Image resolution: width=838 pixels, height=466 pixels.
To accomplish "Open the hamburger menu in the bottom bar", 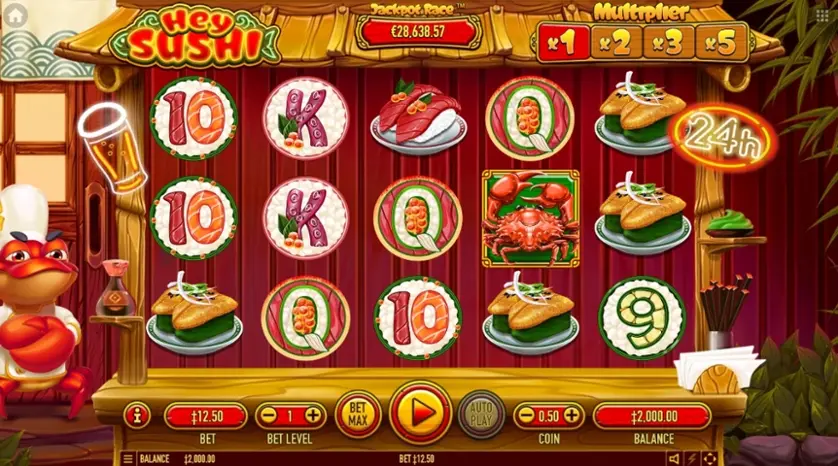I will coord(127,459).
